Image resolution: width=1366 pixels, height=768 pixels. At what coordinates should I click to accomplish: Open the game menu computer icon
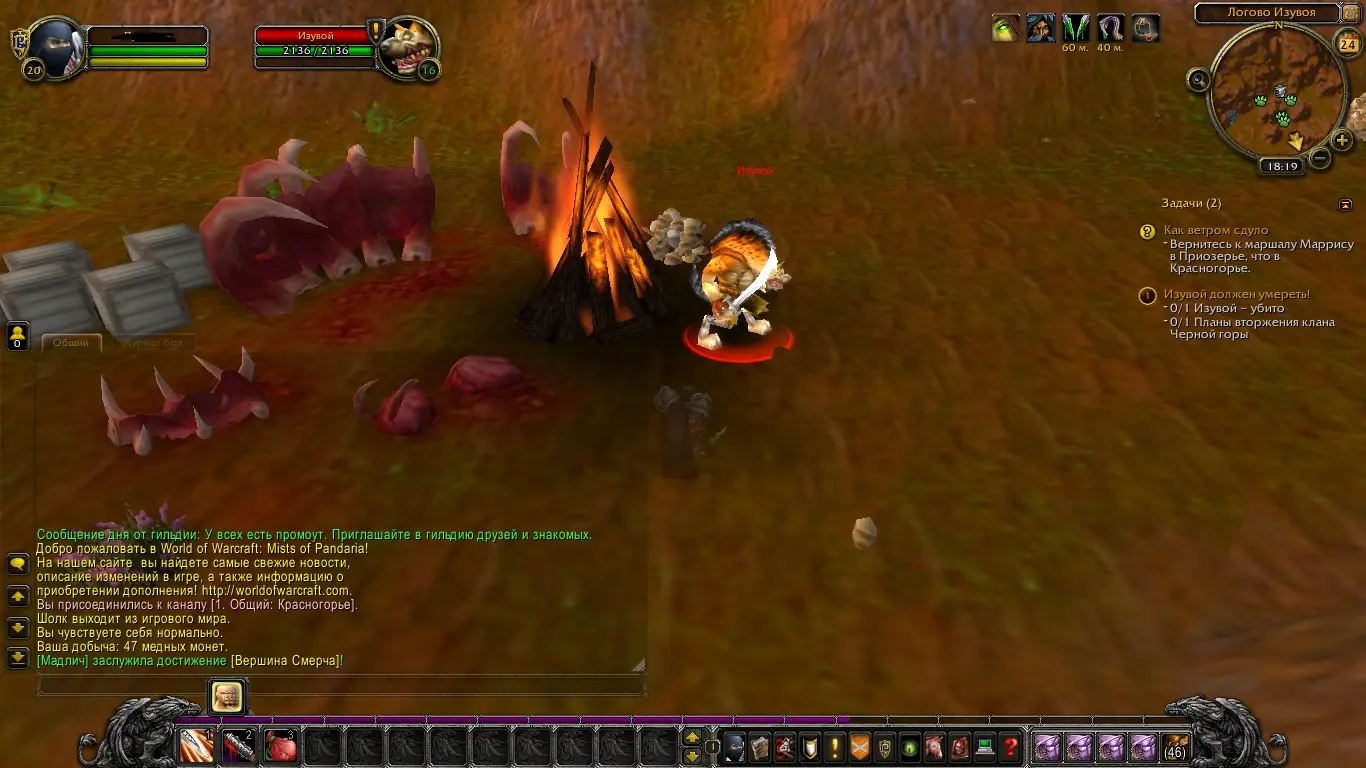tap(985, 747)
